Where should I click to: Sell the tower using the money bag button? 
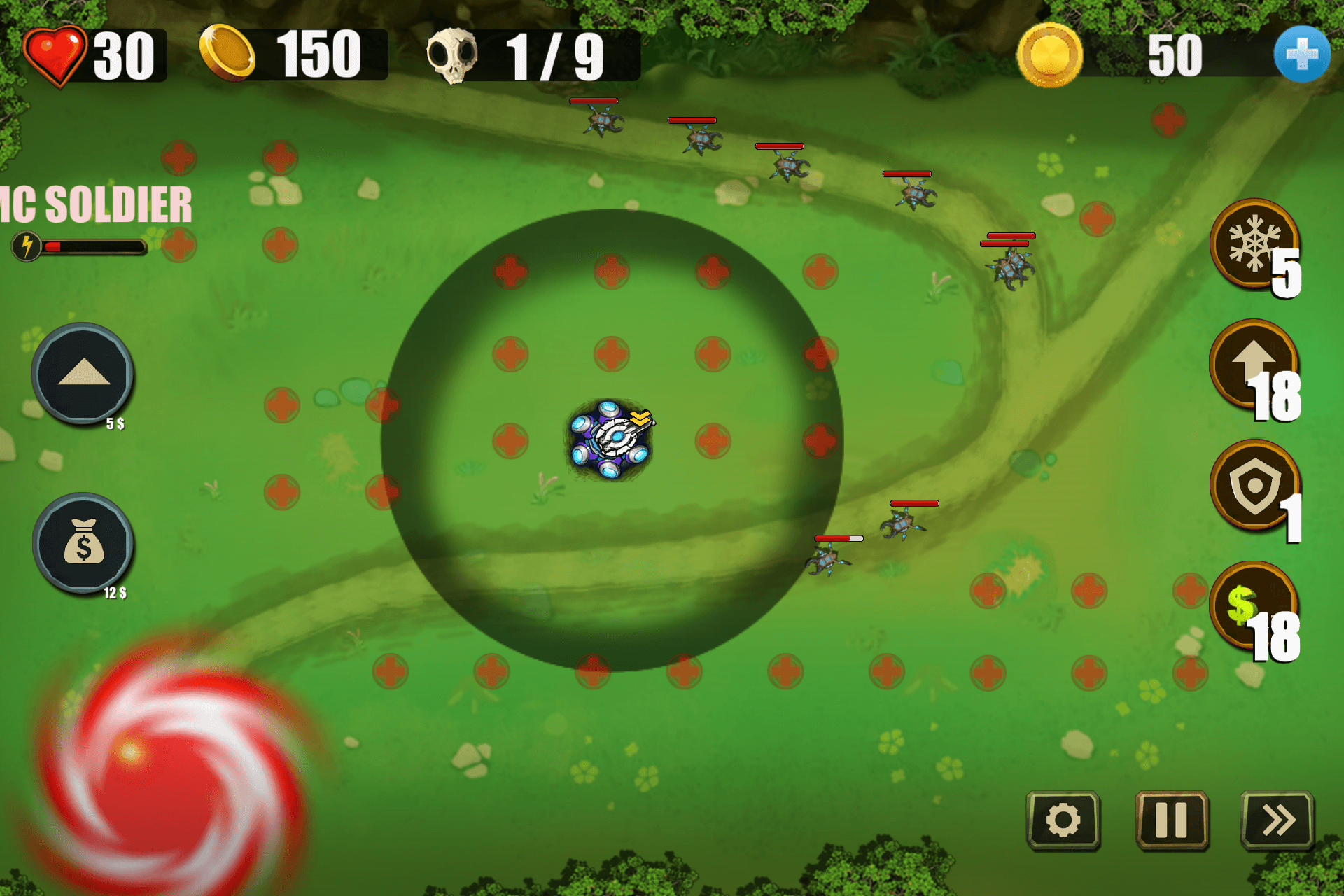(x=83, y=543)
